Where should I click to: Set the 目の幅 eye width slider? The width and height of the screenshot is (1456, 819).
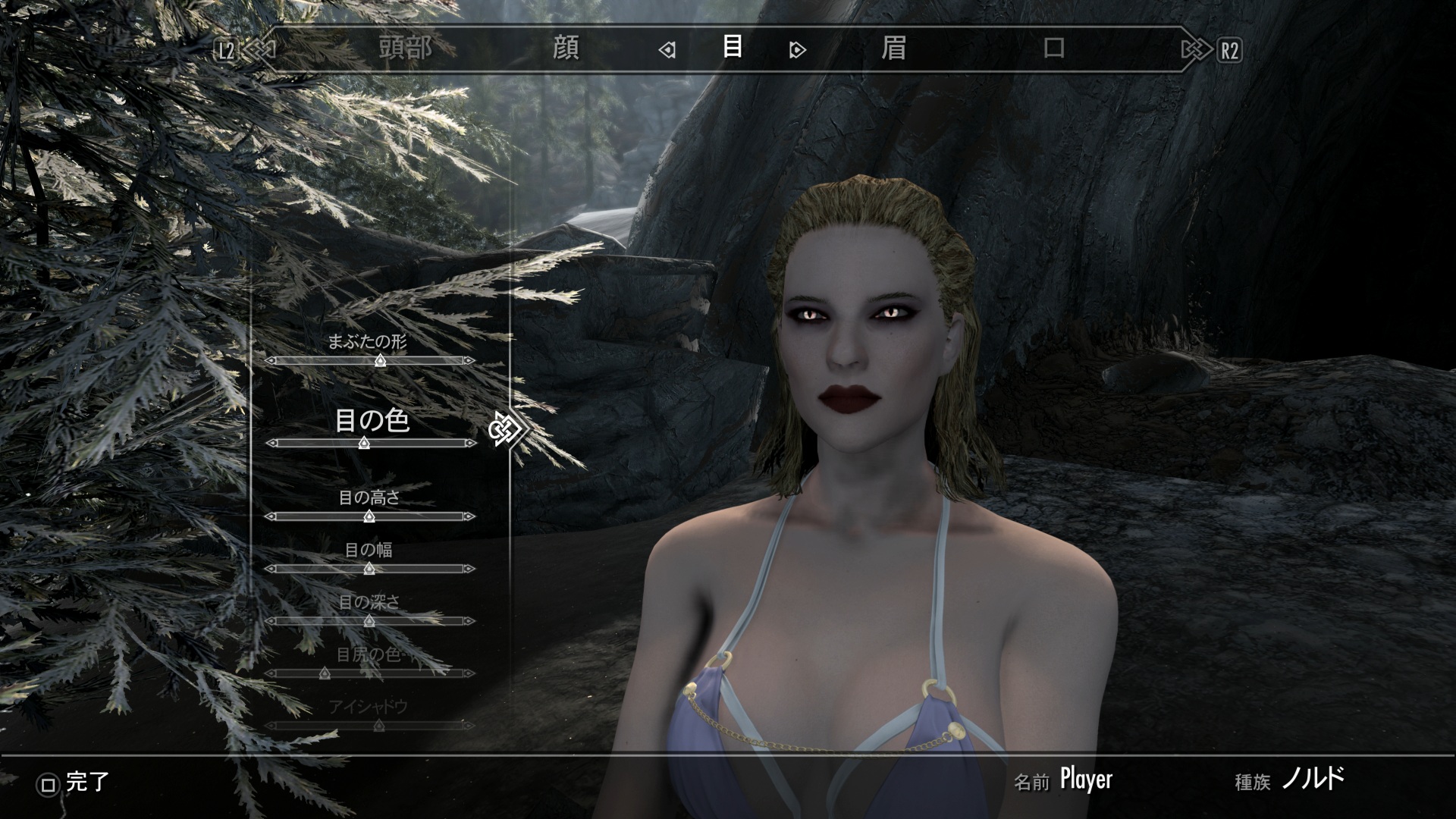(x=370, y=569)
